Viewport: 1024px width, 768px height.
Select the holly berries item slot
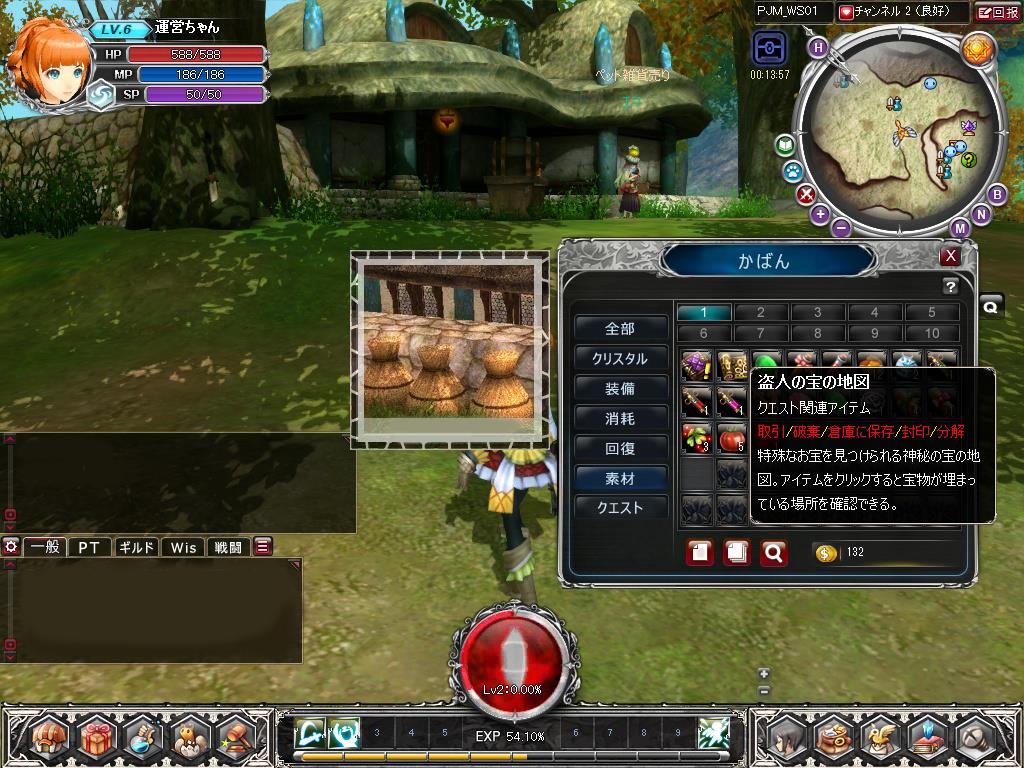coord(695,438)
